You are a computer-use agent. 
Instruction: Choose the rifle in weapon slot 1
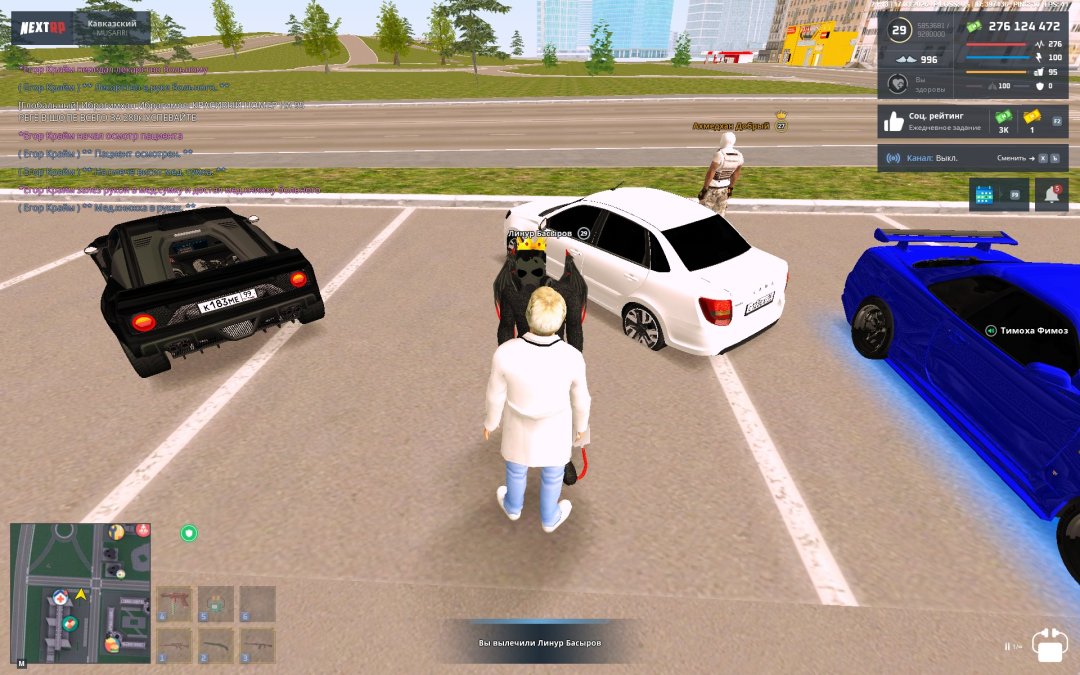pos(174,645)
